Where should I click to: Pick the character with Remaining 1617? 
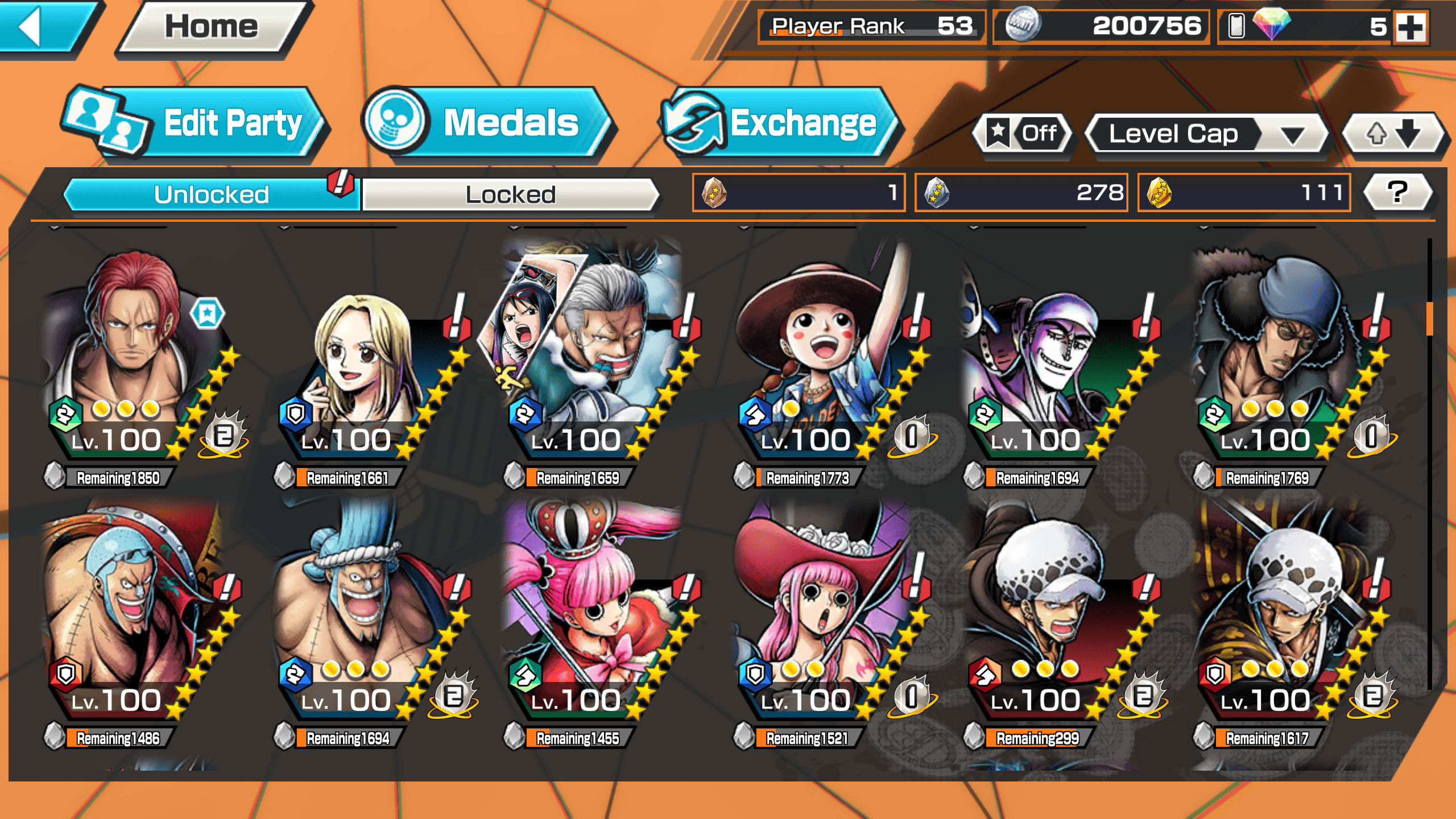[x=1280, y=620]
